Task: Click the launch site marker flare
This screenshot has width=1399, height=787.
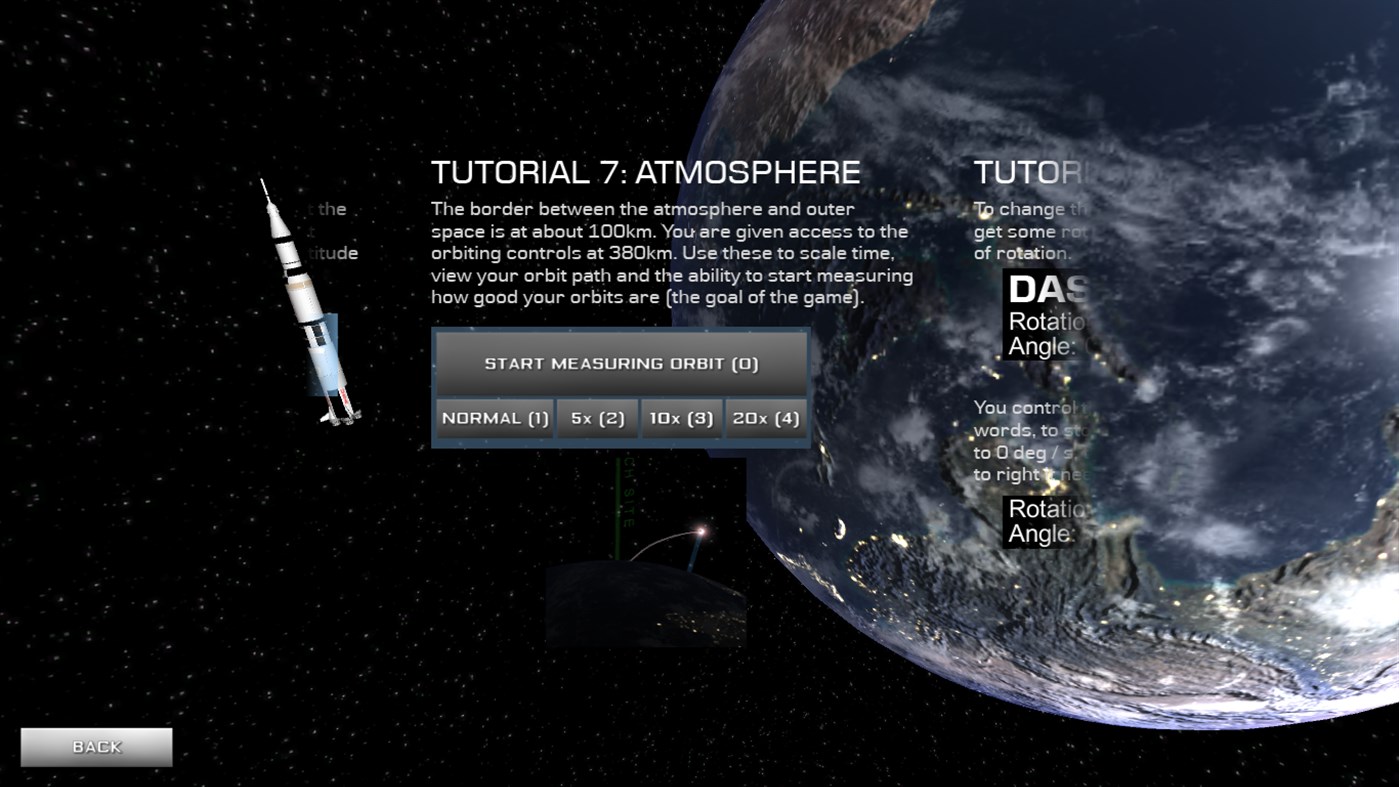Action: (700, 531)
